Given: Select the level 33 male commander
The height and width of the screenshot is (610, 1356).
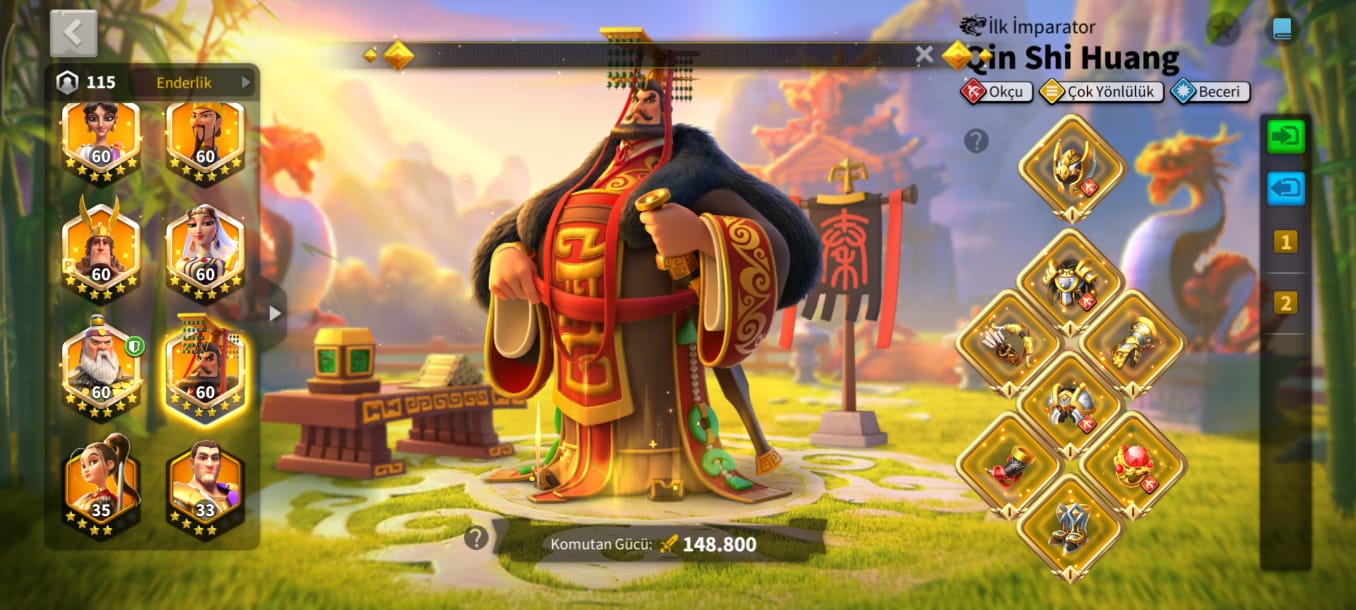Looking at the screenshot, I should point(205,484).
